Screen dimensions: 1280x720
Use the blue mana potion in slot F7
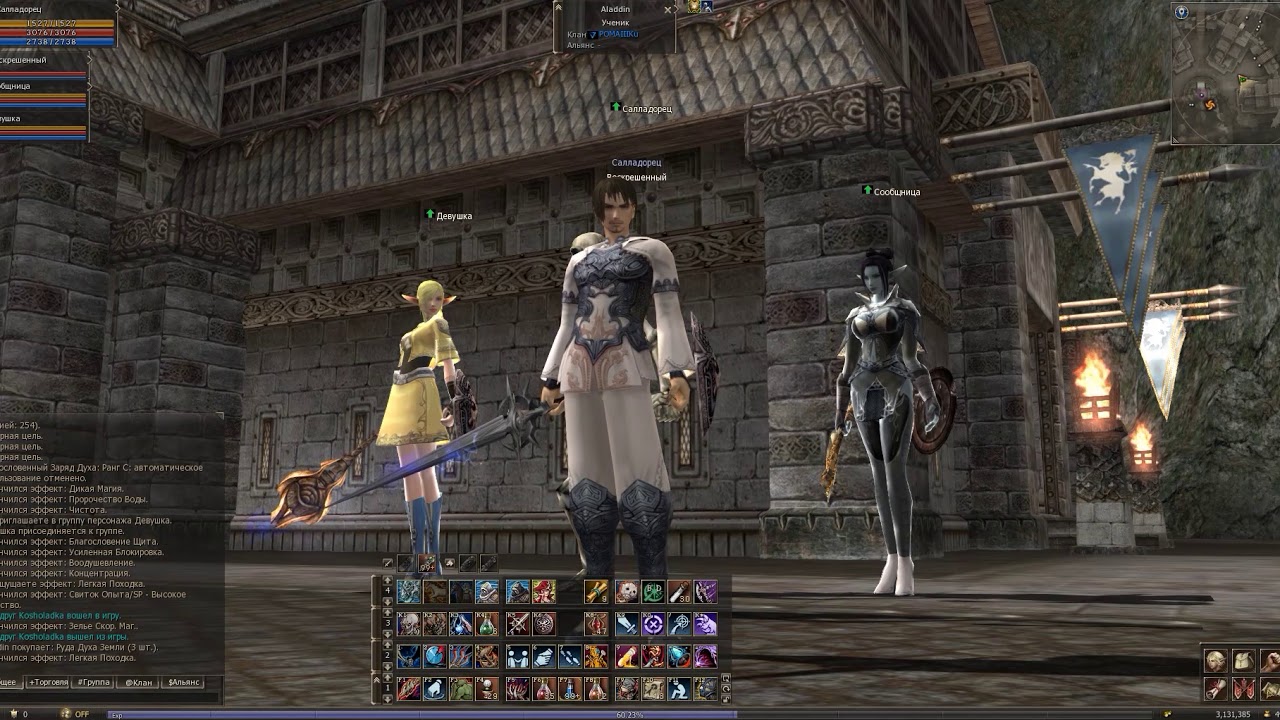(570, 689)
